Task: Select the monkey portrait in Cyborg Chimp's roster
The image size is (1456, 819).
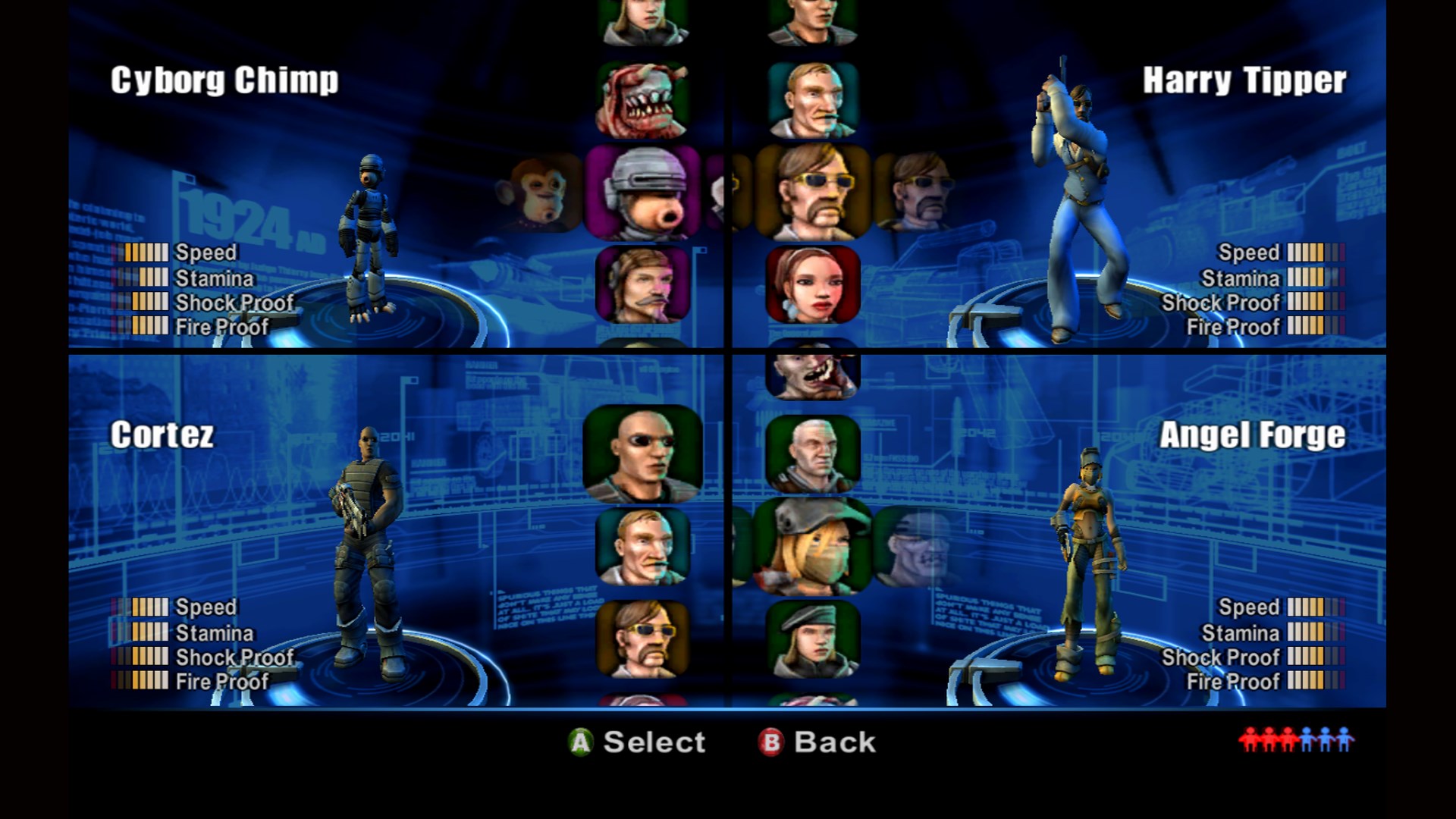Action: (x=540, y=192)
